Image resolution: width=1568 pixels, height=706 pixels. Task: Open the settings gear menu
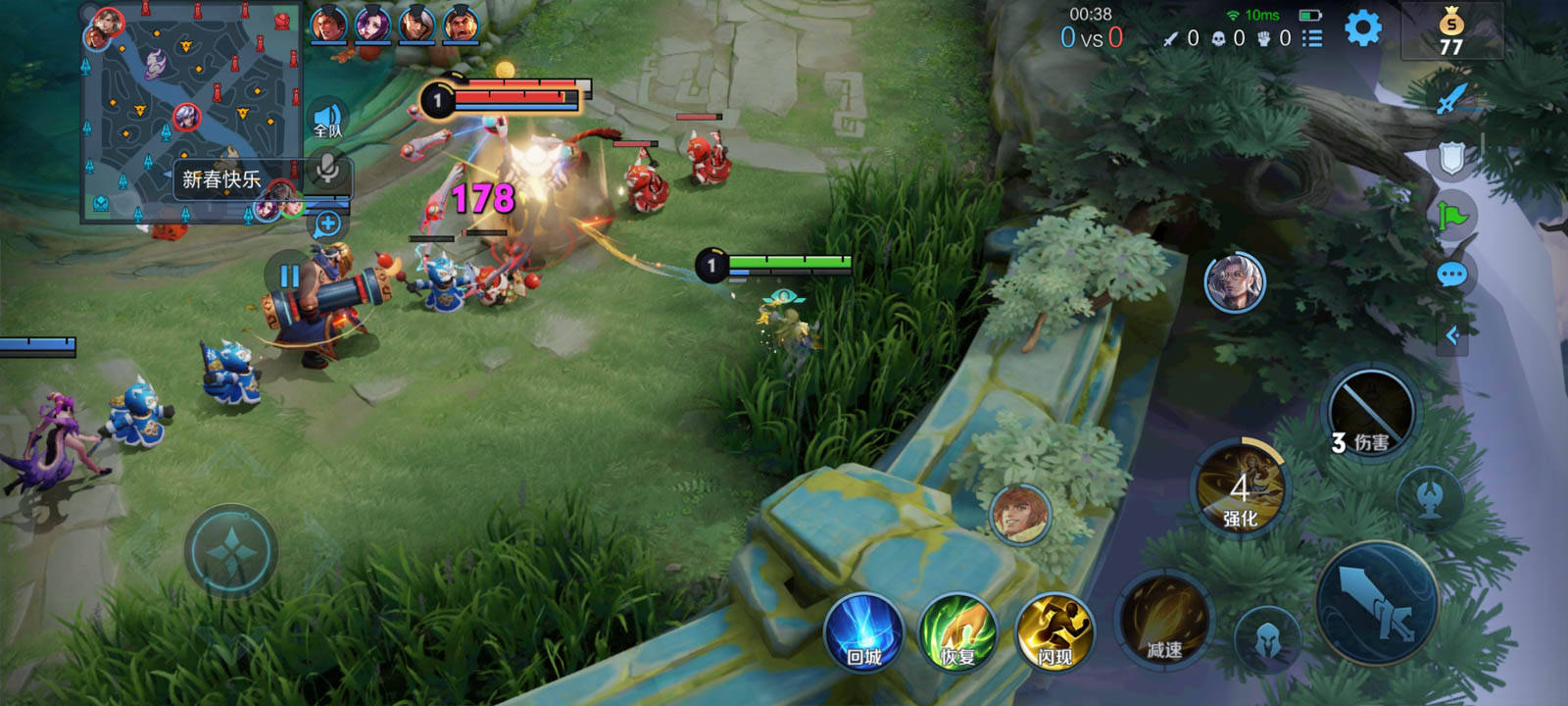pyautogui.click(x=1362, y=28)
